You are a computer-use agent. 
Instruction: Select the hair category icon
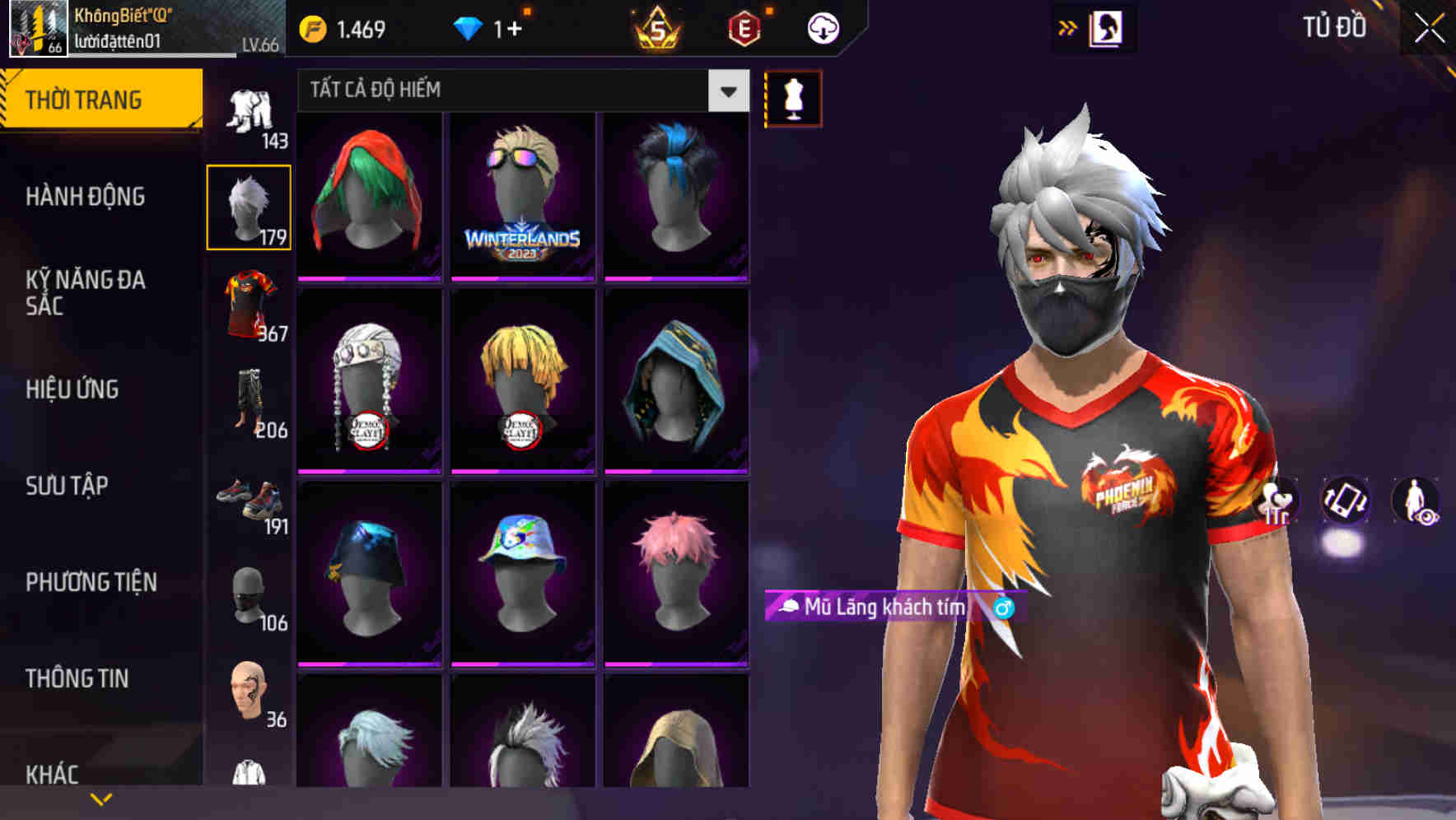[249, 206]
